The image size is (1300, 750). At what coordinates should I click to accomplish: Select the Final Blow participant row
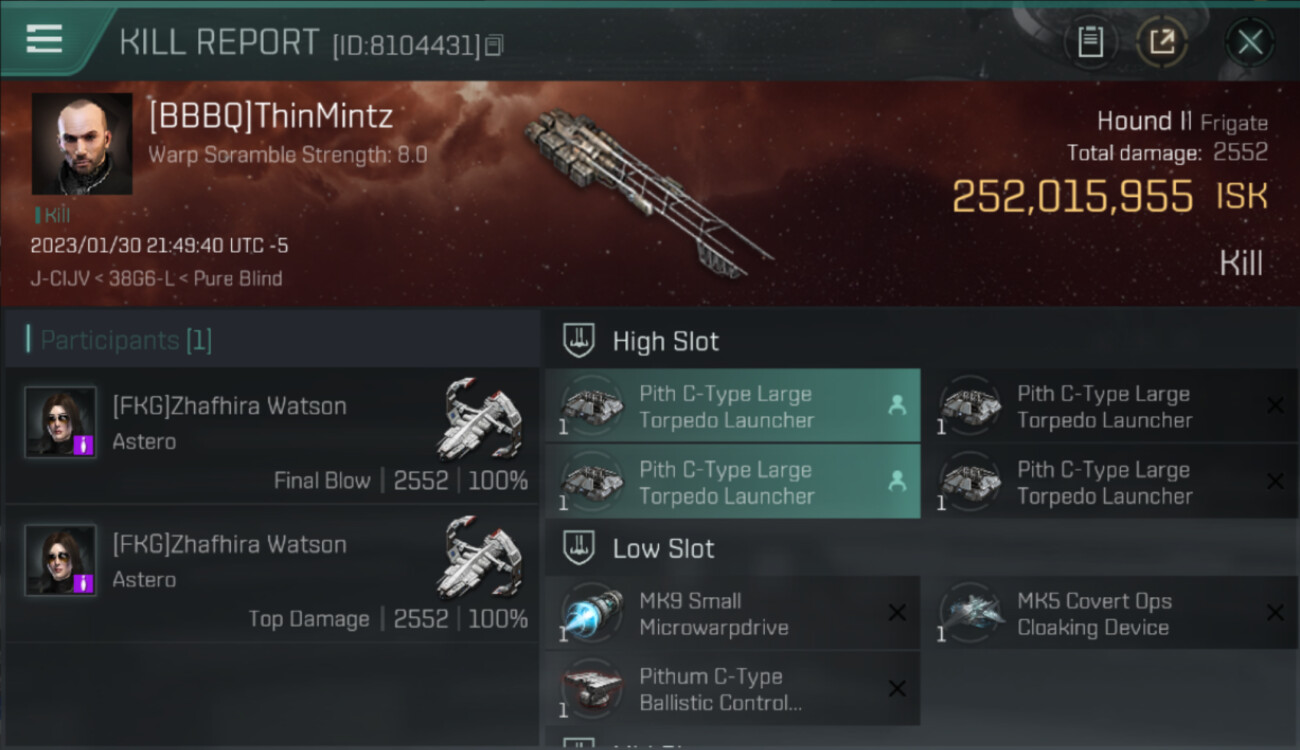272,435
